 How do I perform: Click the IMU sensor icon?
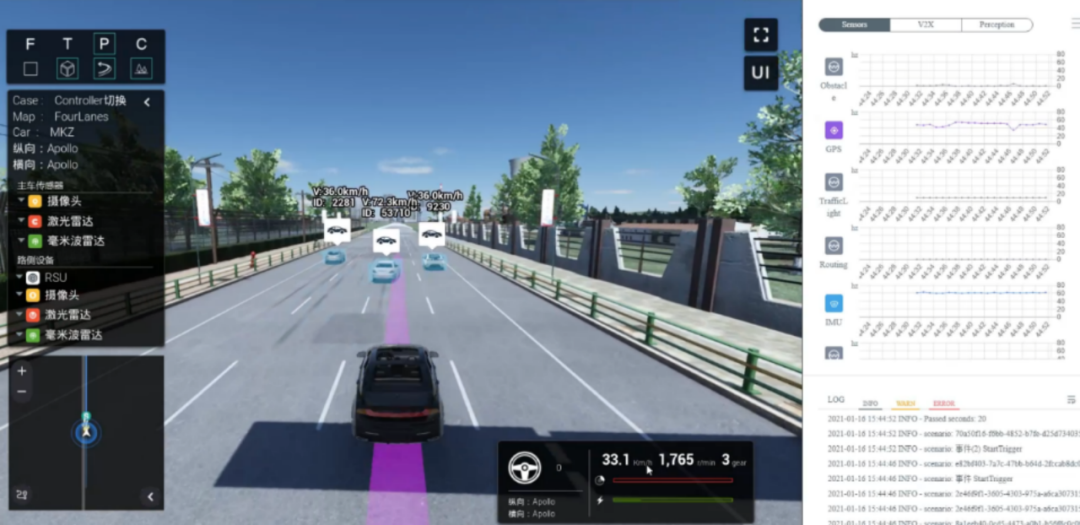pos(833,303)
